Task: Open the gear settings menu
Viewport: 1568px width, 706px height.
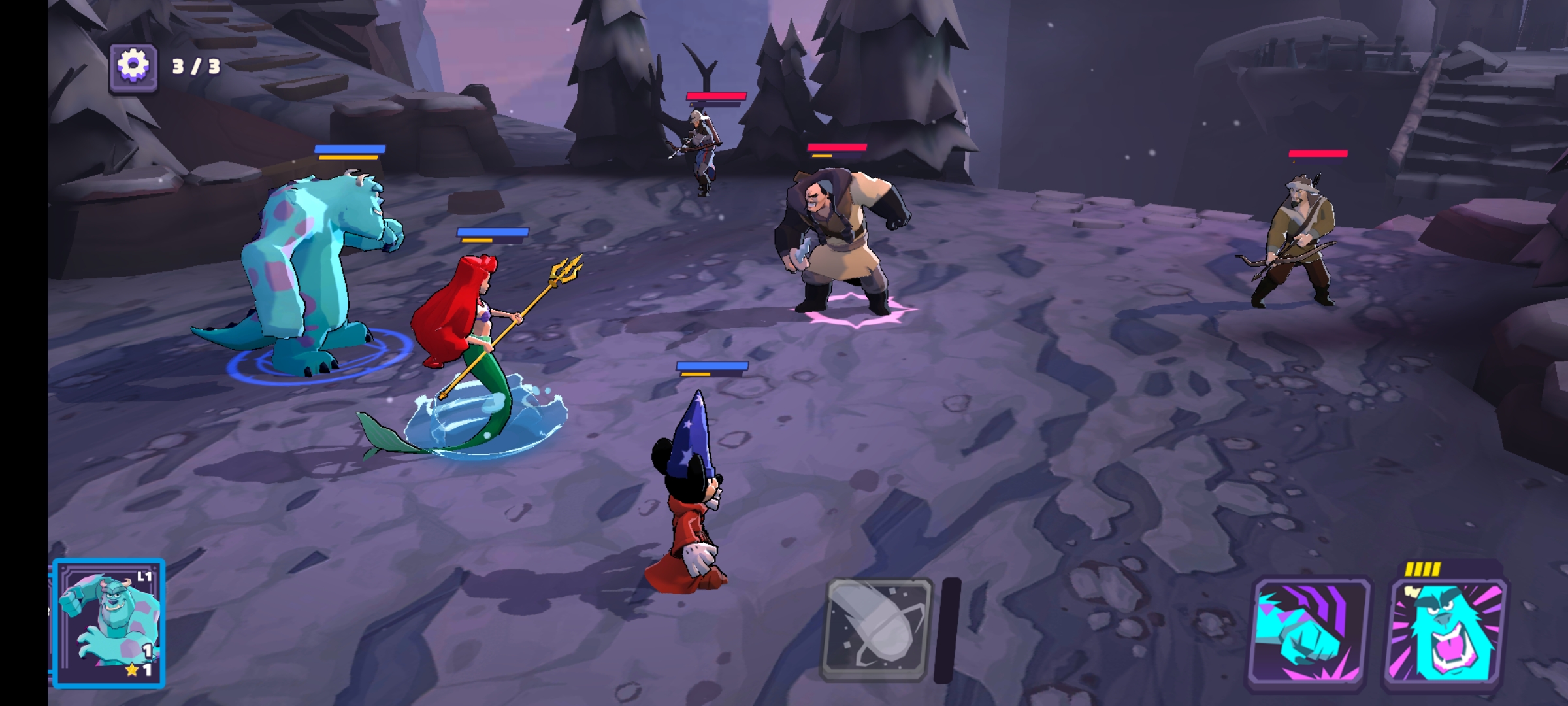Action: (133, 66)
